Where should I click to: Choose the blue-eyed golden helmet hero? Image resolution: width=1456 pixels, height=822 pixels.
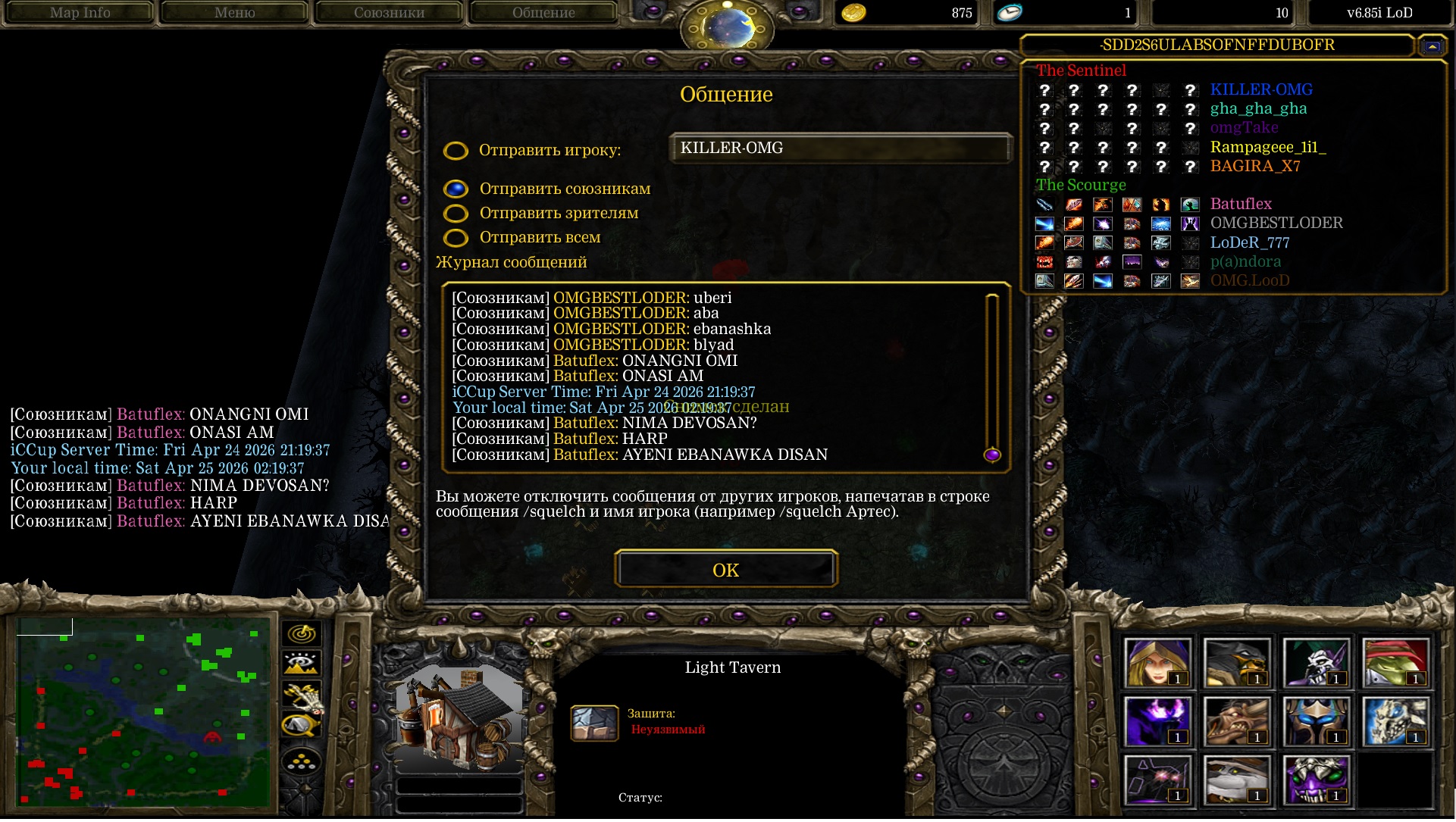1316,721
